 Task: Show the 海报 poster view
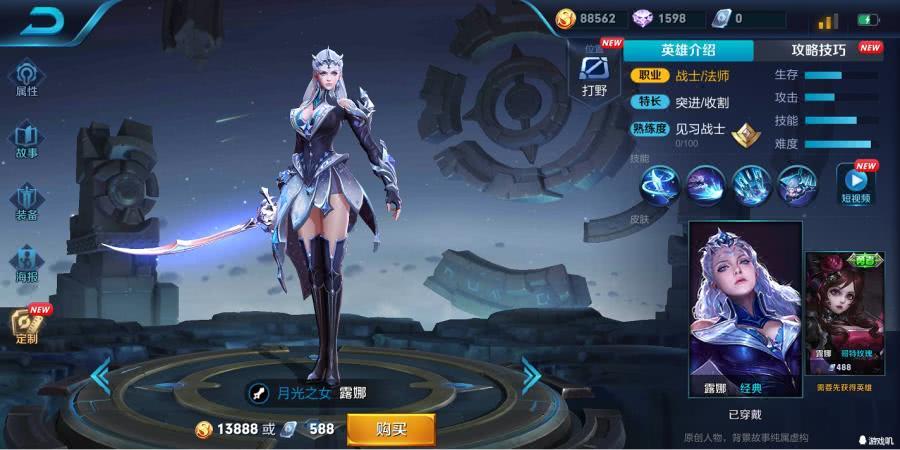point(27,262)
